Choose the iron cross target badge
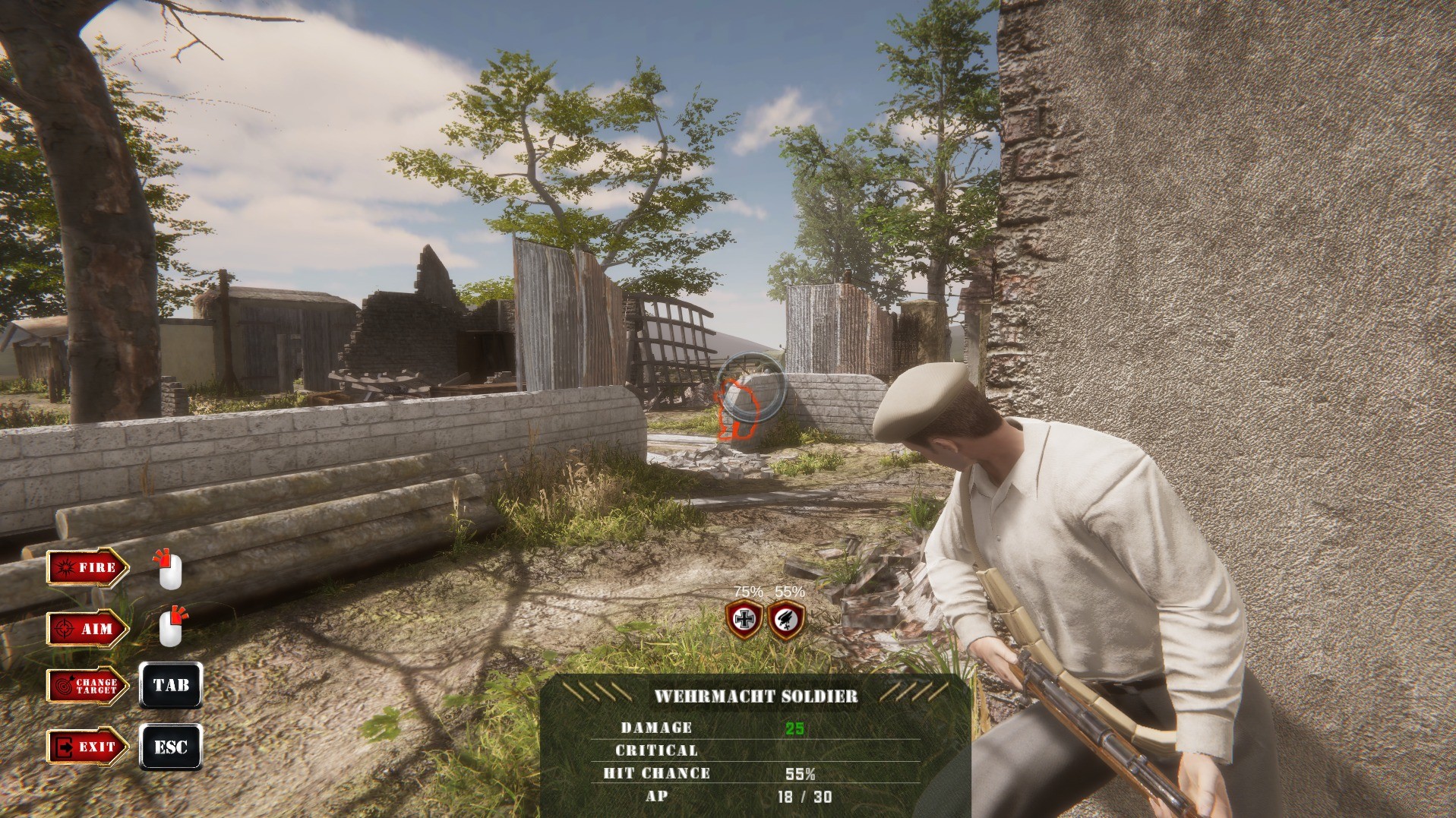This screenshot has width=1456, height=818. 744,620
